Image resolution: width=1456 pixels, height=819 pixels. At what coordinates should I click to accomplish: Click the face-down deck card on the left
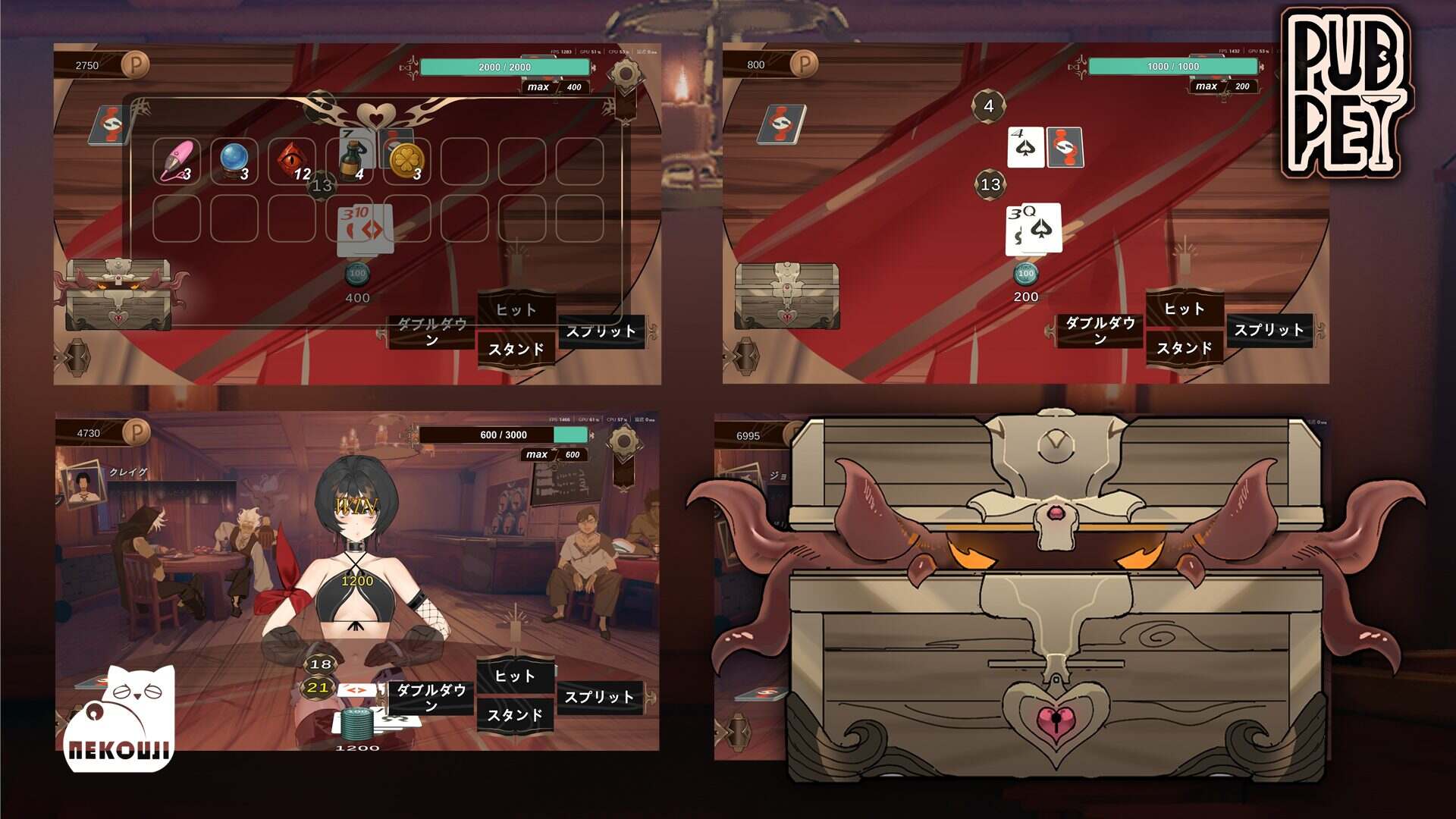(x=106, y=125)
